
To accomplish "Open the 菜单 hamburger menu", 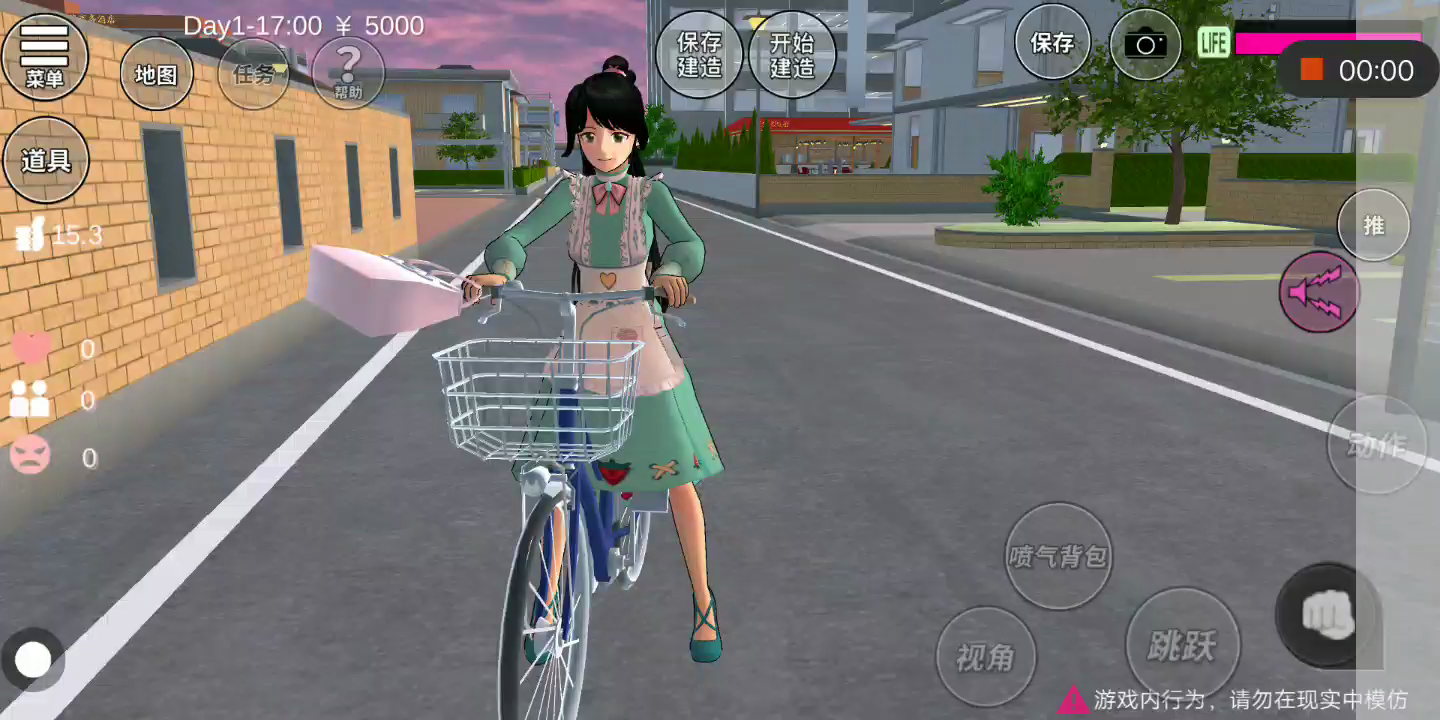I will click(45, 56).
